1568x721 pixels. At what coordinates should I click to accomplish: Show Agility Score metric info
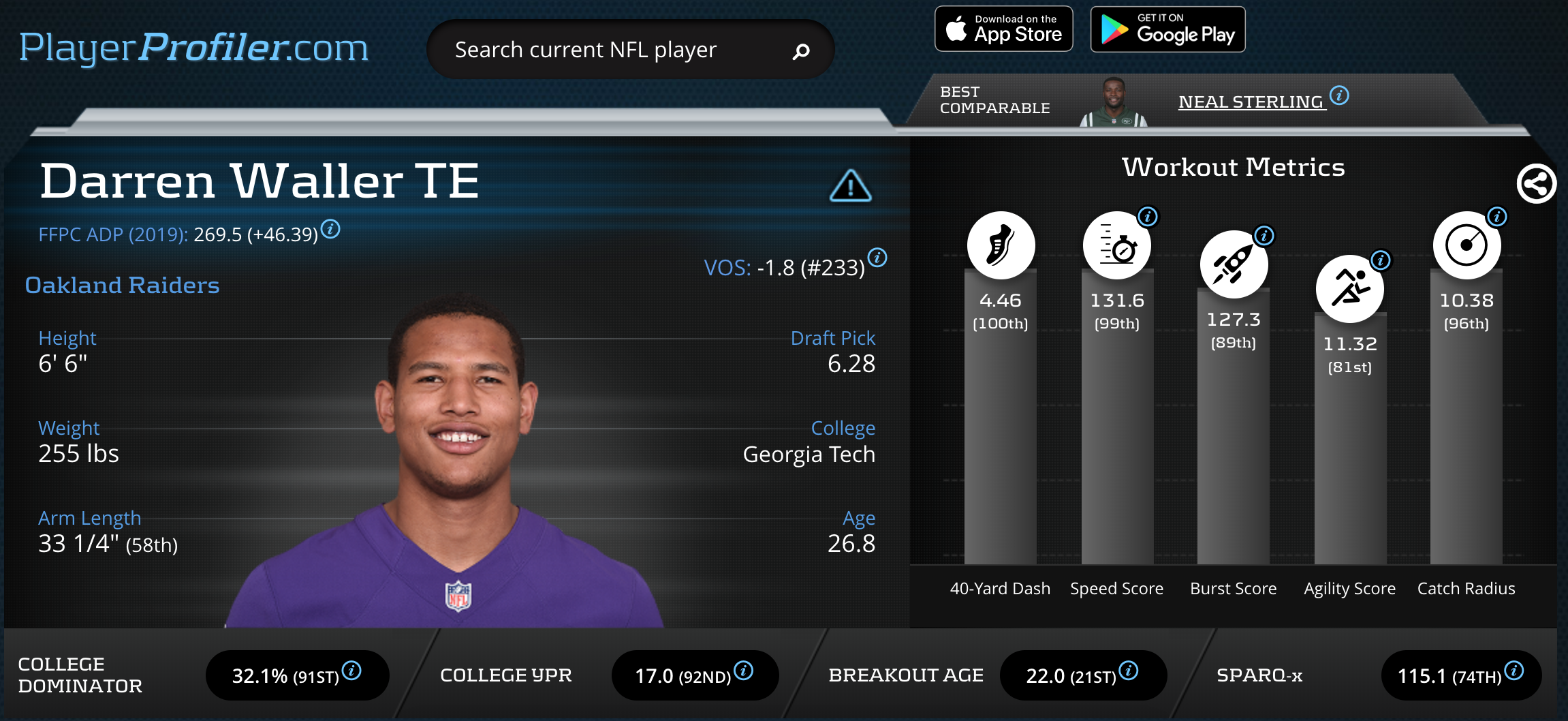click(x=1381, y=260)
